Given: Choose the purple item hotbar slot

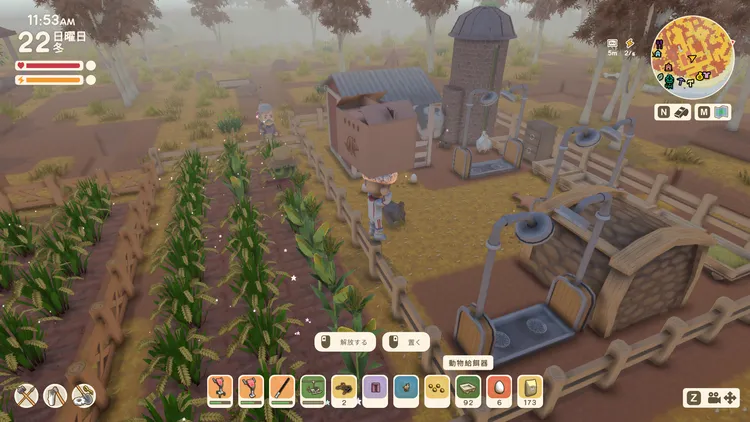Looking at the screenshot, I should pyautogui.click(x=375, y=388).
